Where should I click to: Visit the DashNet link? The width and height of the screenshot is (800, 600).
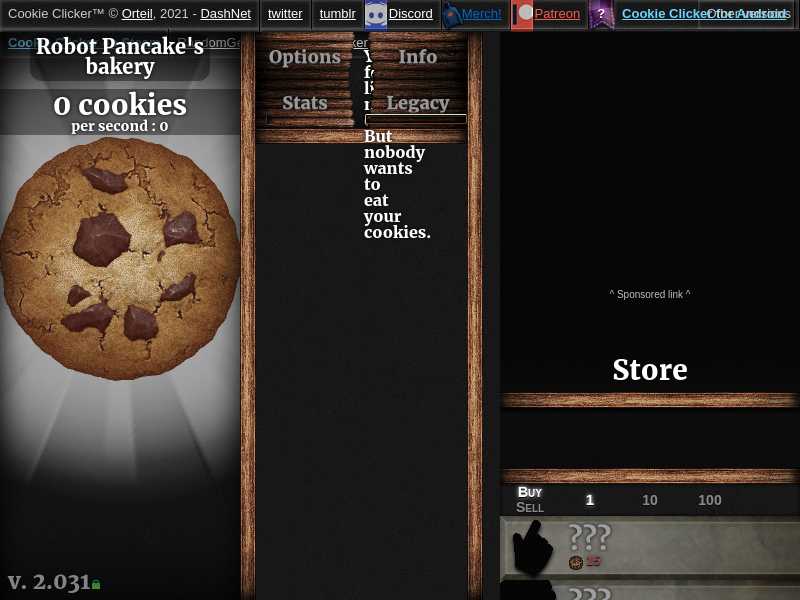(225, 14)
